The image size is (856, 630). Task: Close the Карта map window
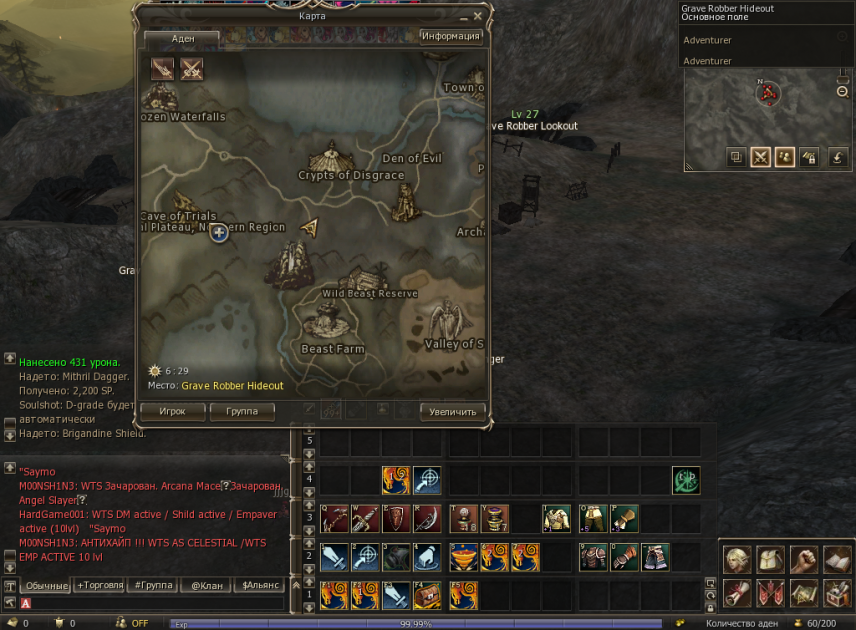(x=477, y=16)
